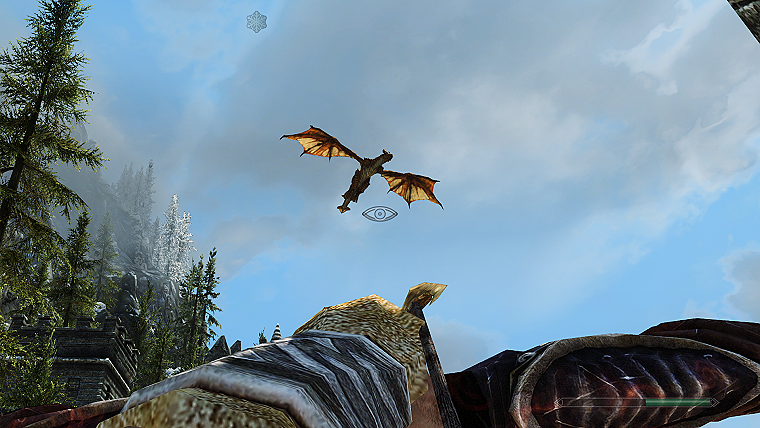760x428 pixels.
Task: Click the snowflake icon in the sky
Action: pos(257,21)
